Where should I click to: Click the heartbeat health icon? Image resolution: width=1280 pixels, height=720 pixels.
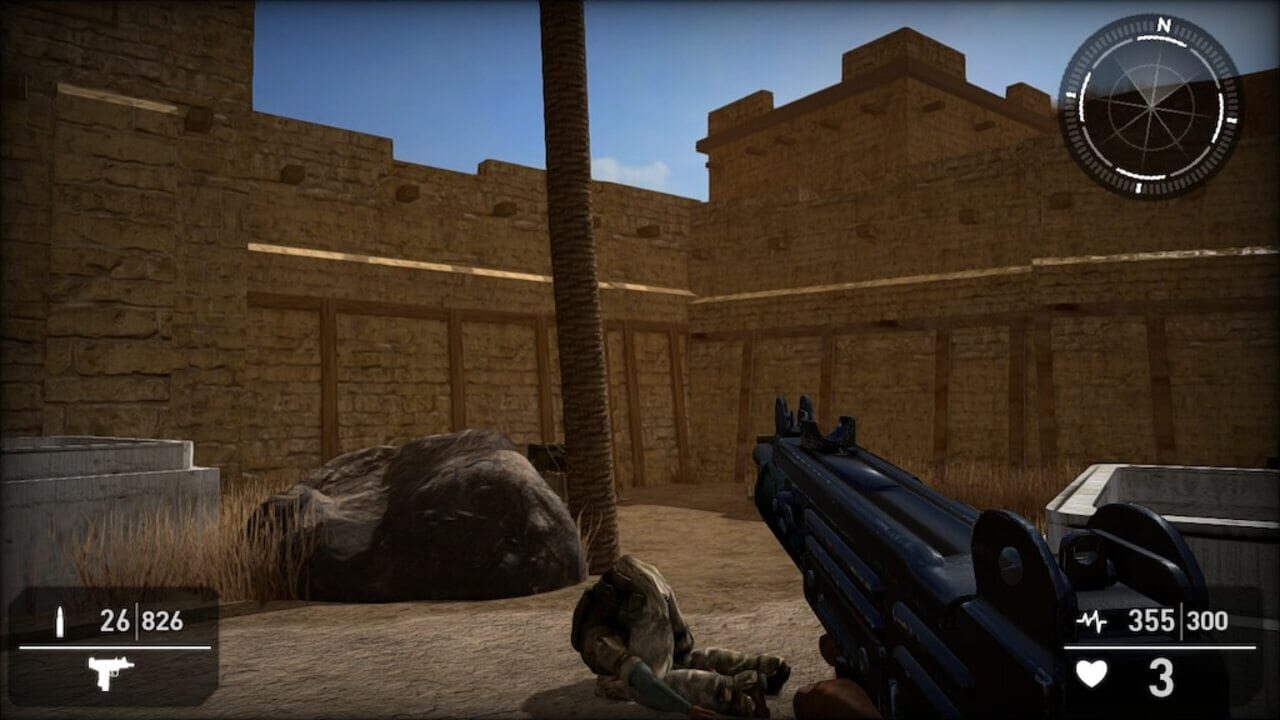click(1094, 622)
